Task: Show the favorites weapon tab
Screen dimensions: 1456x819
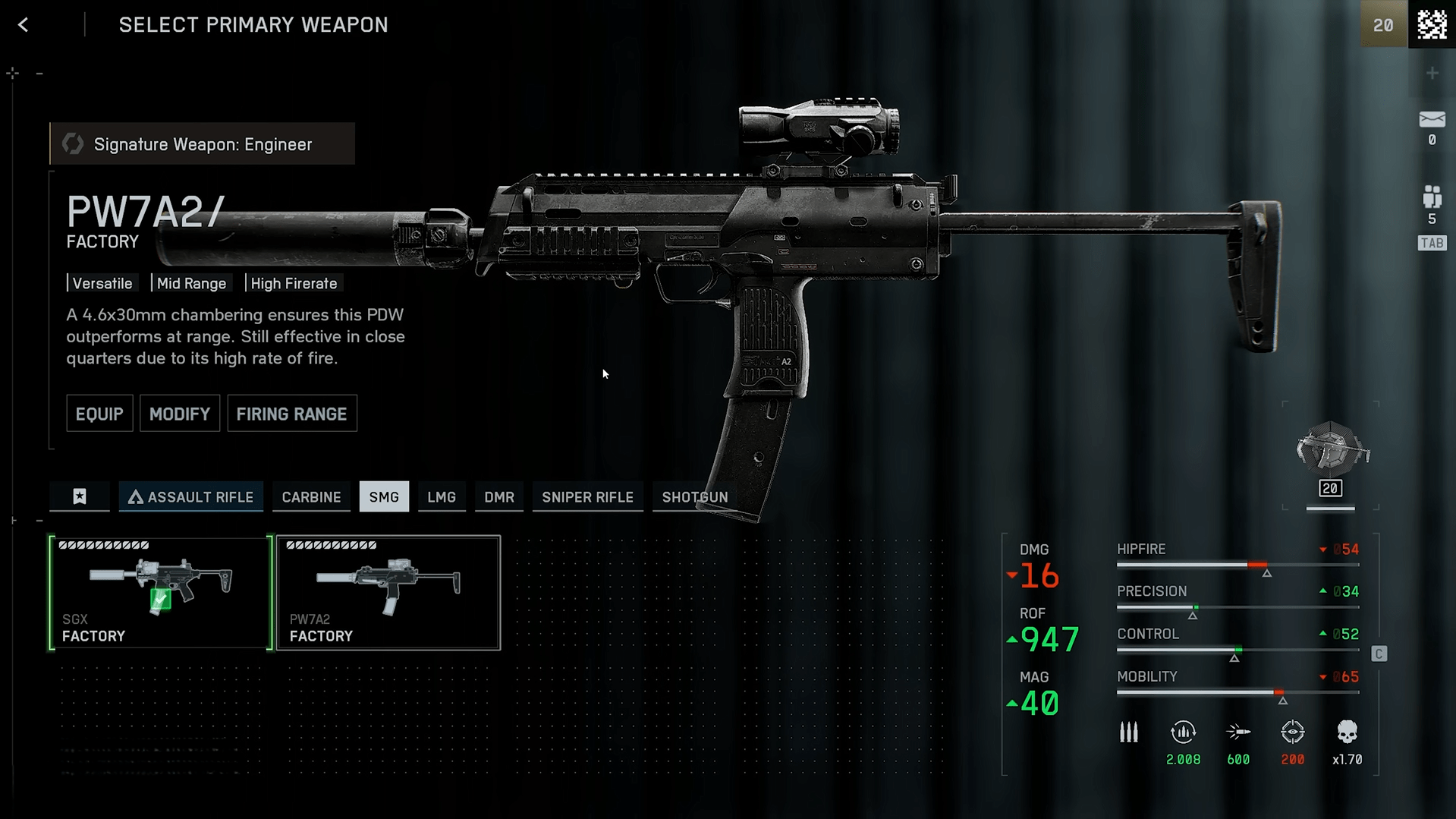Action: pyautogui.click(x=80, y=497)
